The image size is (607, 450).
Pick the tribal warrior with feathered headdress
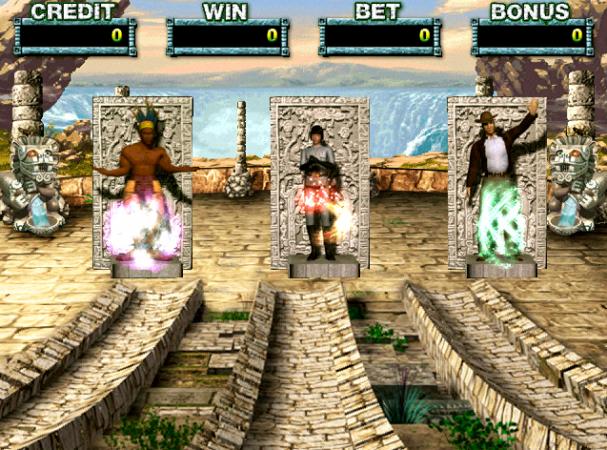point(143,187)
